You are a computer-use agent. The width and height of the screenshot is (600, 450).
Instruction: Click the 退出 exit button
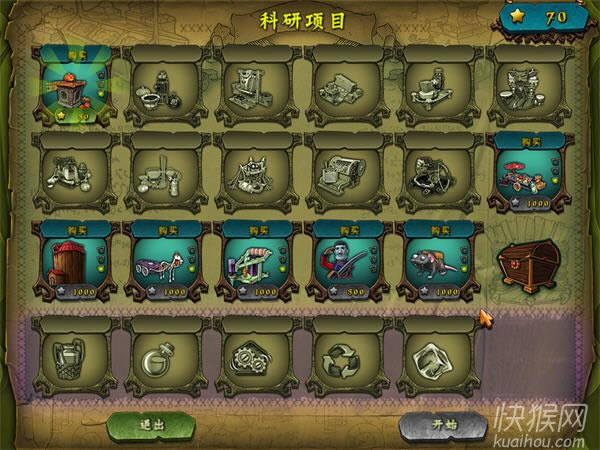point(151,424)
